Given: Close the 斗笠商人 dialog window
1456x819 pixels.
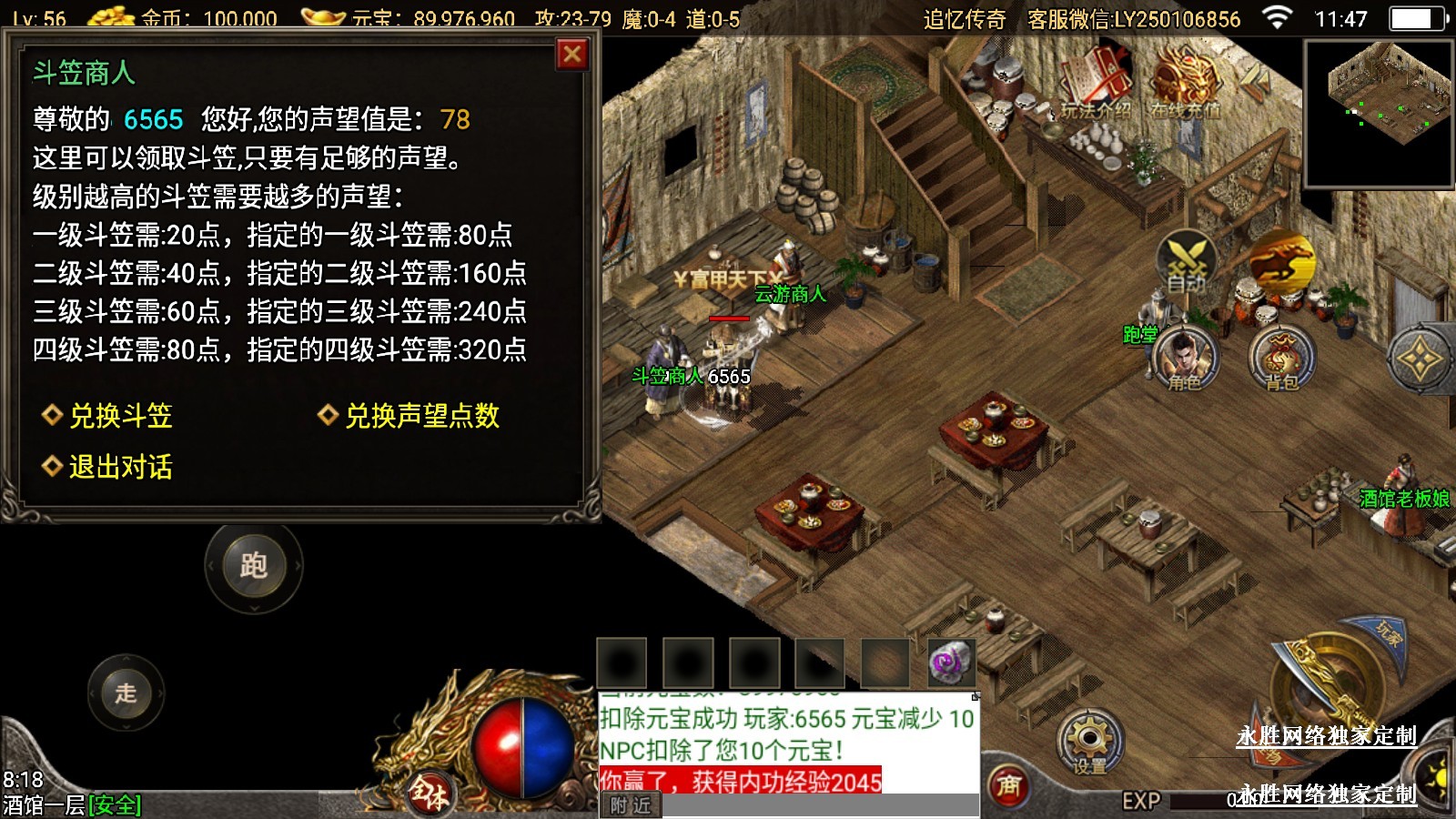Looking at the screenshot, I should point(572,55).
